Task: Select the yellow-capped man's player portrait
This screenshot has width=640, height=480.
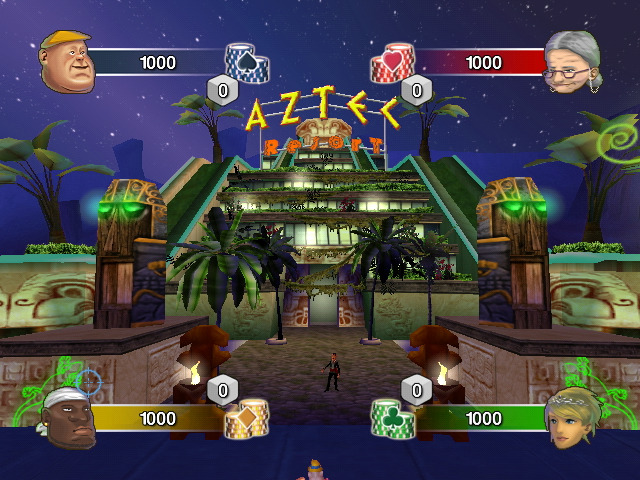Action: click(67, 60)
